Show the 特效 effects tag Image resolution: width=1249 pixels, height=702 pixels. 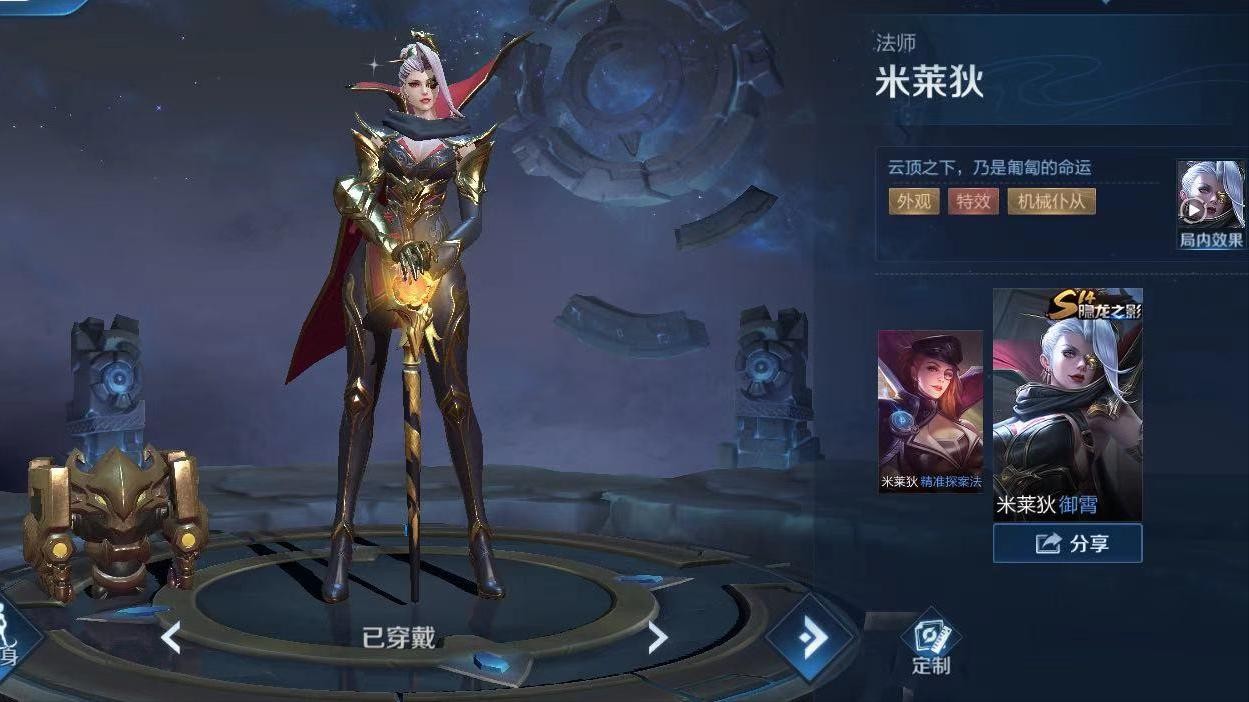973,201
